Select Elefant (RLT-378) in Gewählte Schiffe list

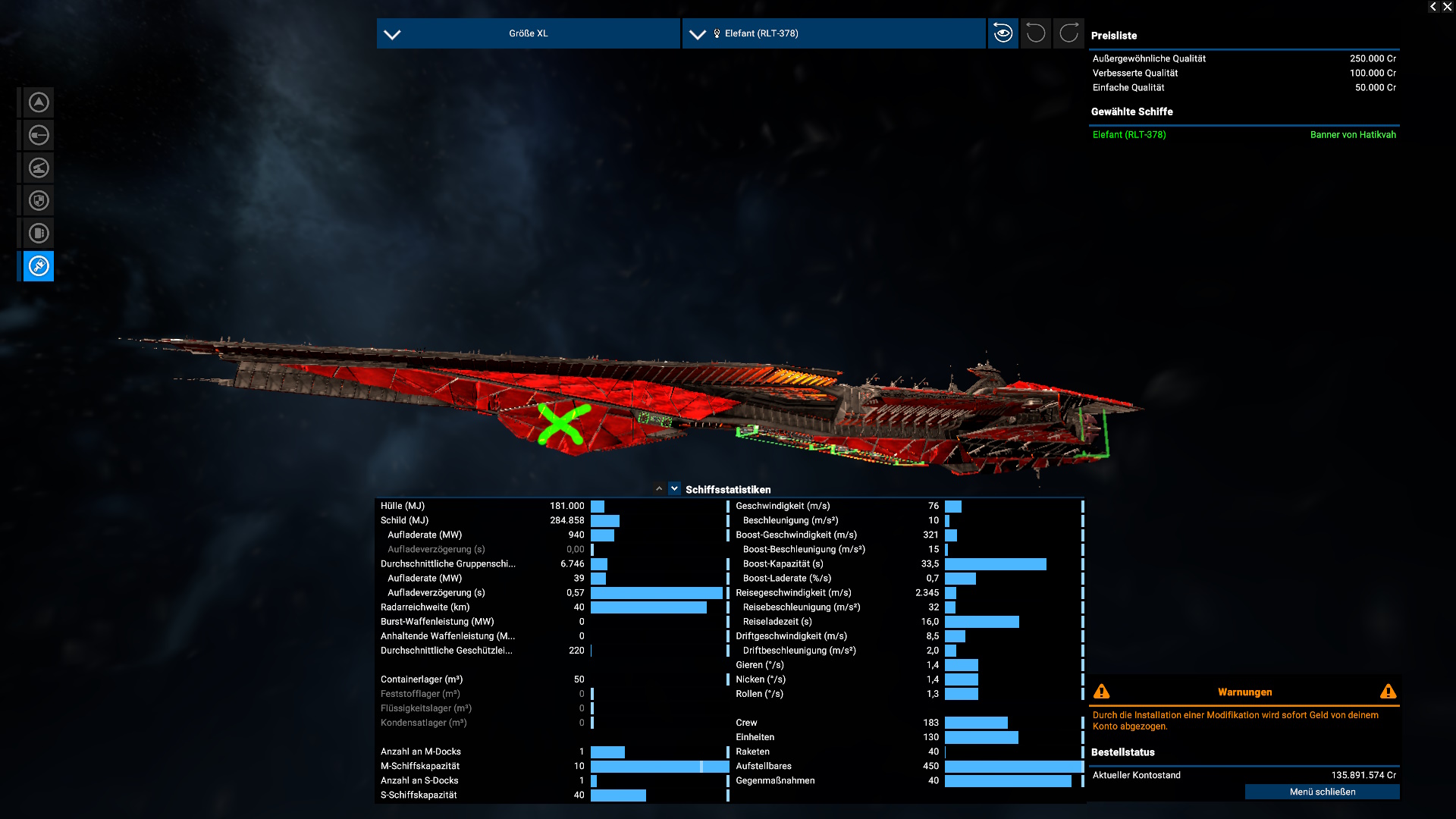[x=1129, y=135]
